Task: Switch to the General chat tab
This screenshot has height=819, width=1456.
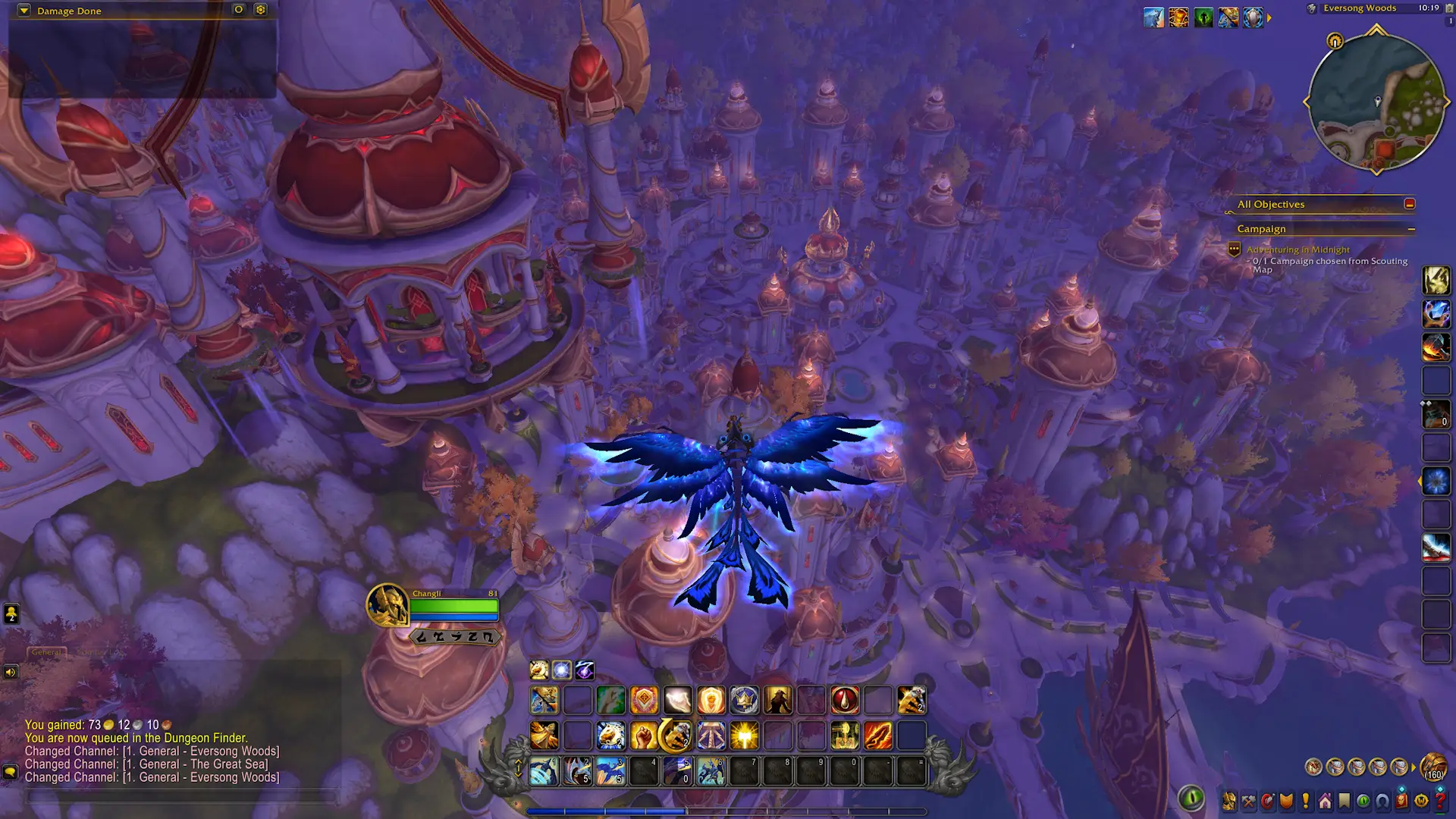Action: click(x=46, y=652)
